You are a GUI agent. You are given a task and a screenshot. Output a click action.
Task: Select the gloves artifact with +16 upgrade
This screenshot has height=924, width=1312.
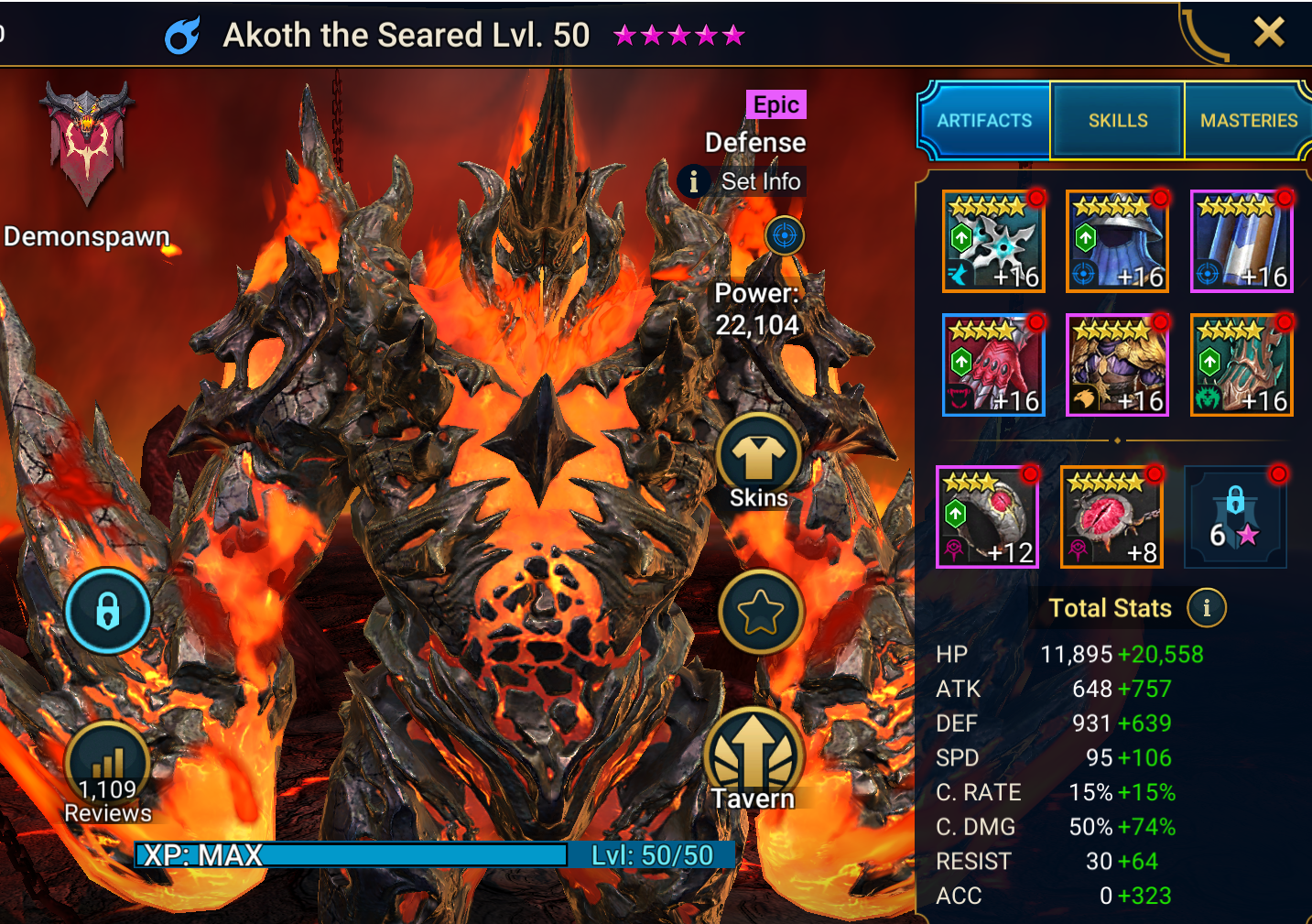[x=992, y=364]
